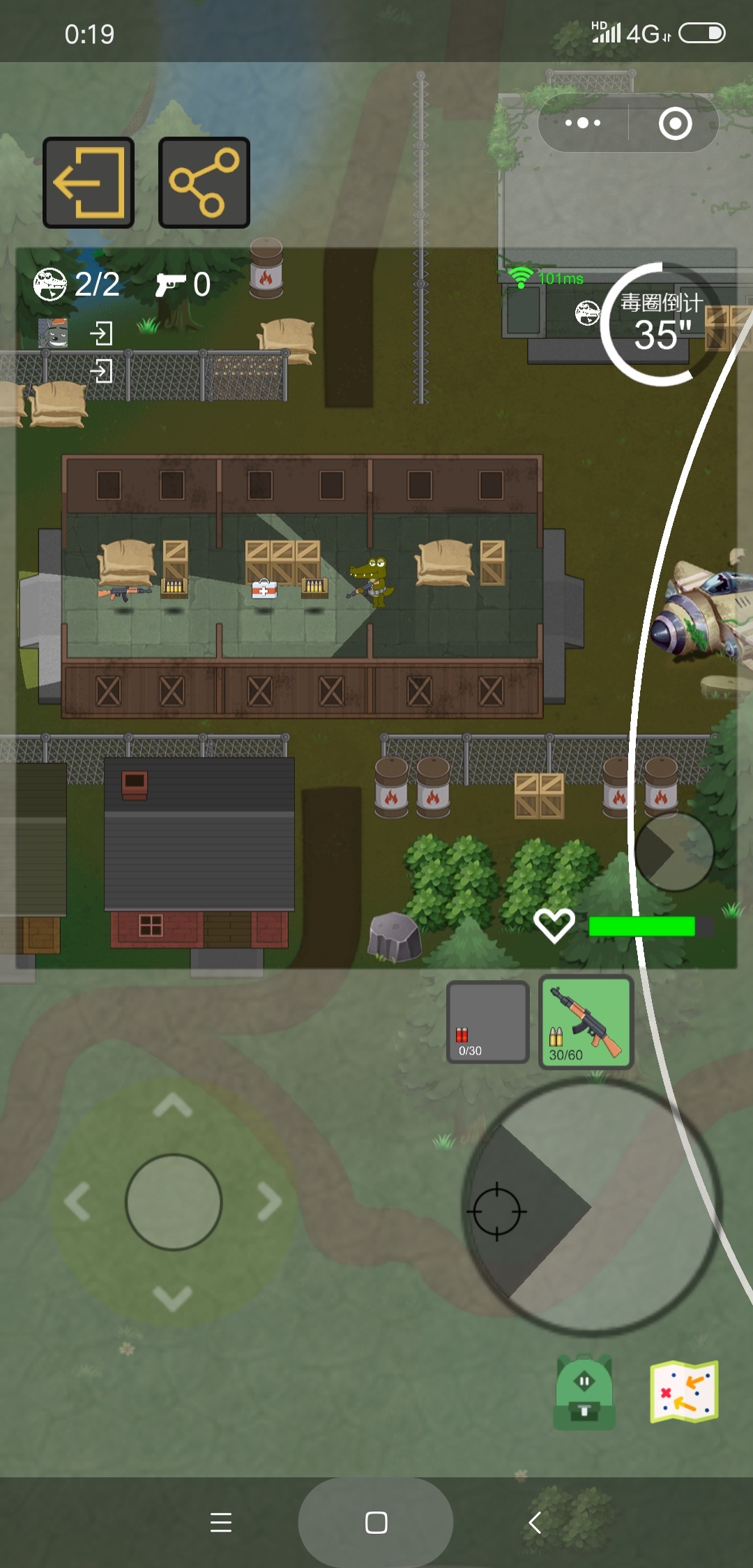Tap the movement joystick center knob
This screenshot has height=1568, width=753.
point(174,1202)
